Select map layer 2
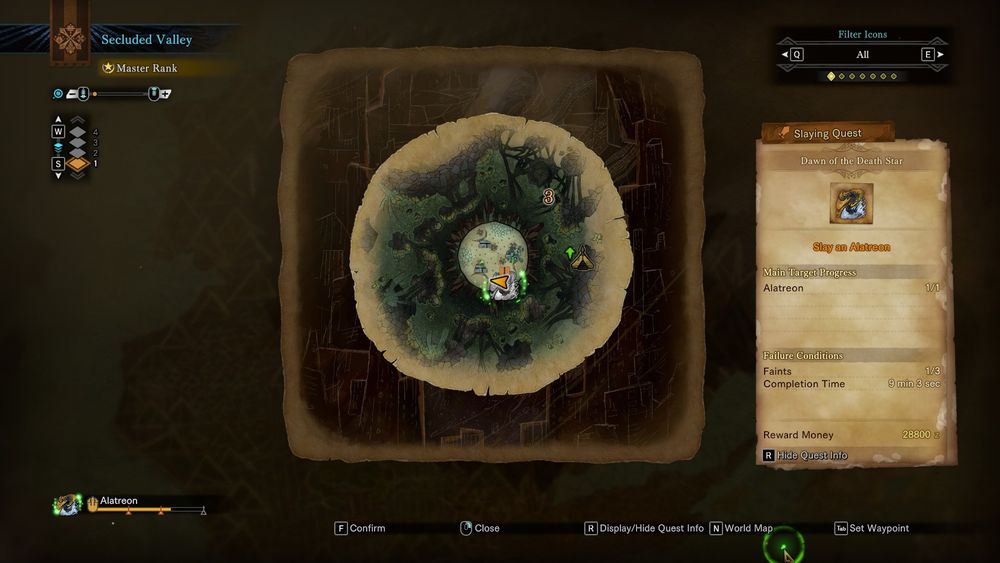The image size is (1000, 563). point(78,152)
